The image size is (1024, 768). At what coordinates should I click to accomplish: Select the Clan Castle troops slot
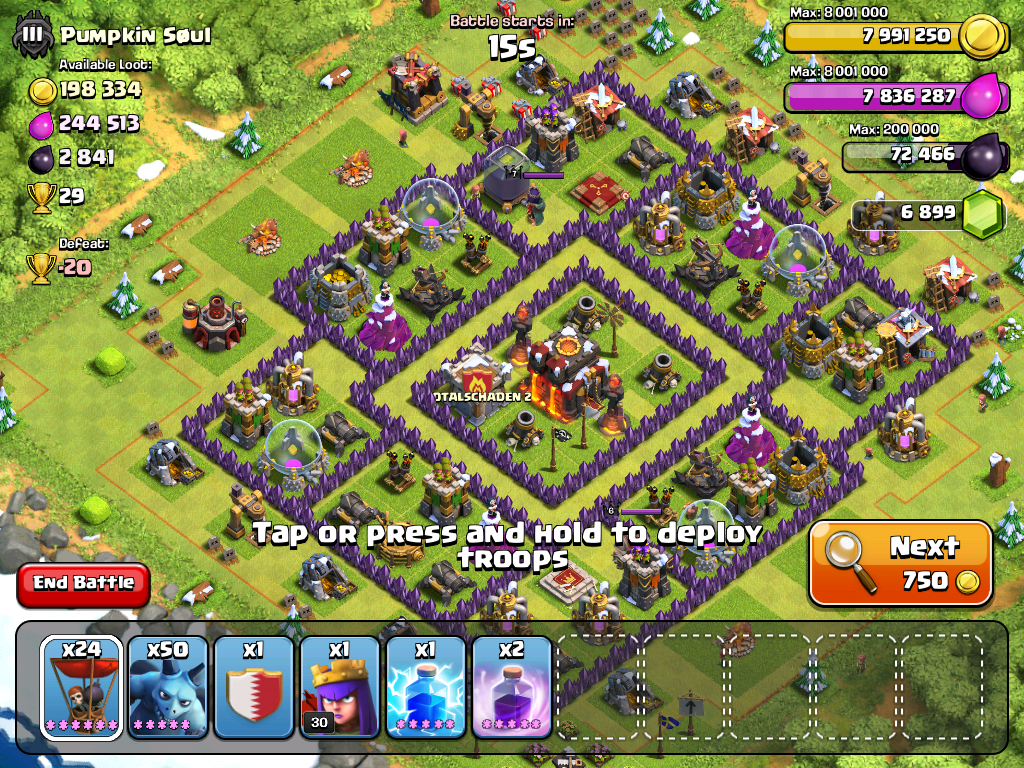pyautogui.click(x=254, y=686)
